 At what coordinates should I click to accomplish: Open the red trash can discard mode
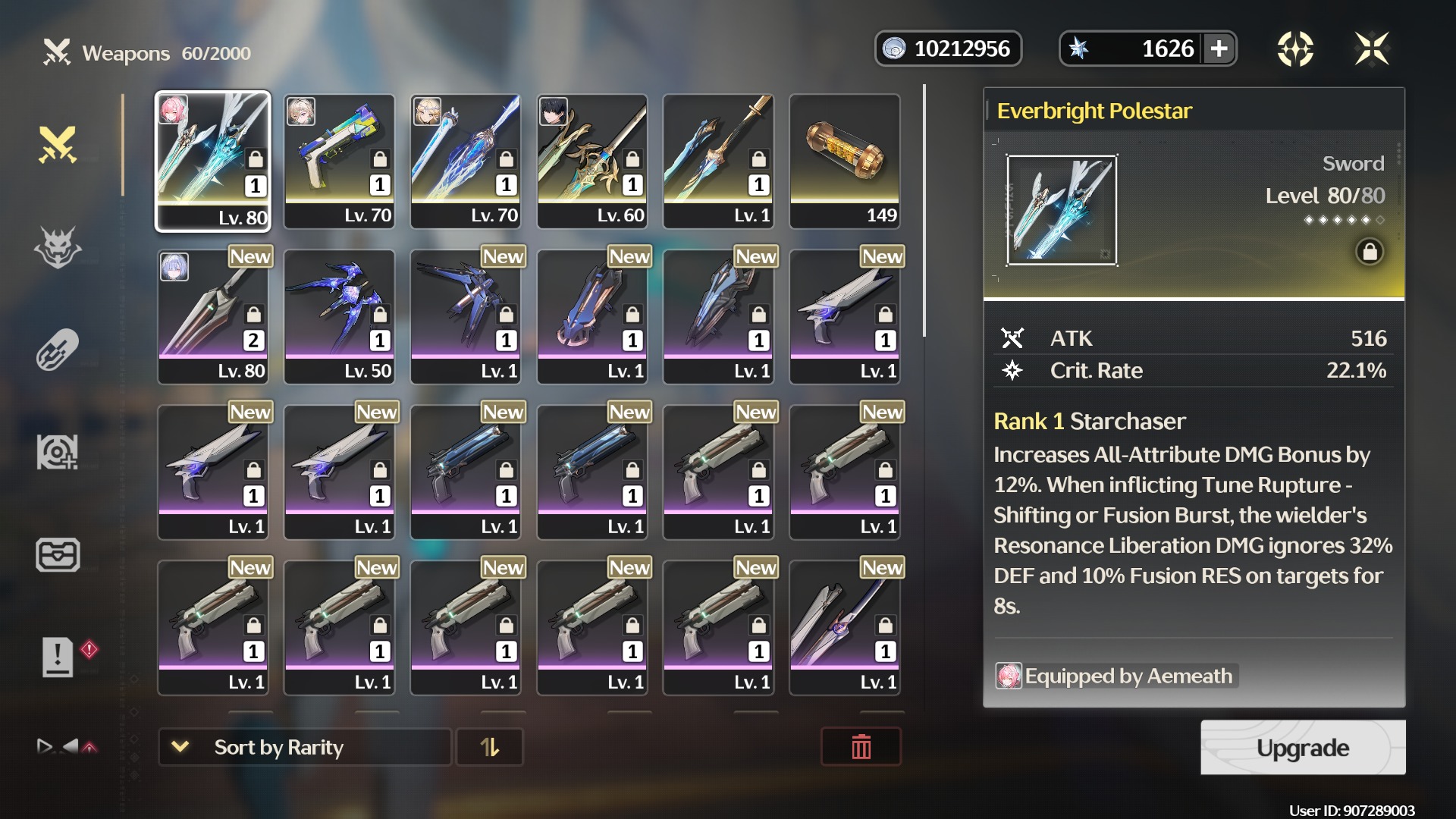point(861,748)
